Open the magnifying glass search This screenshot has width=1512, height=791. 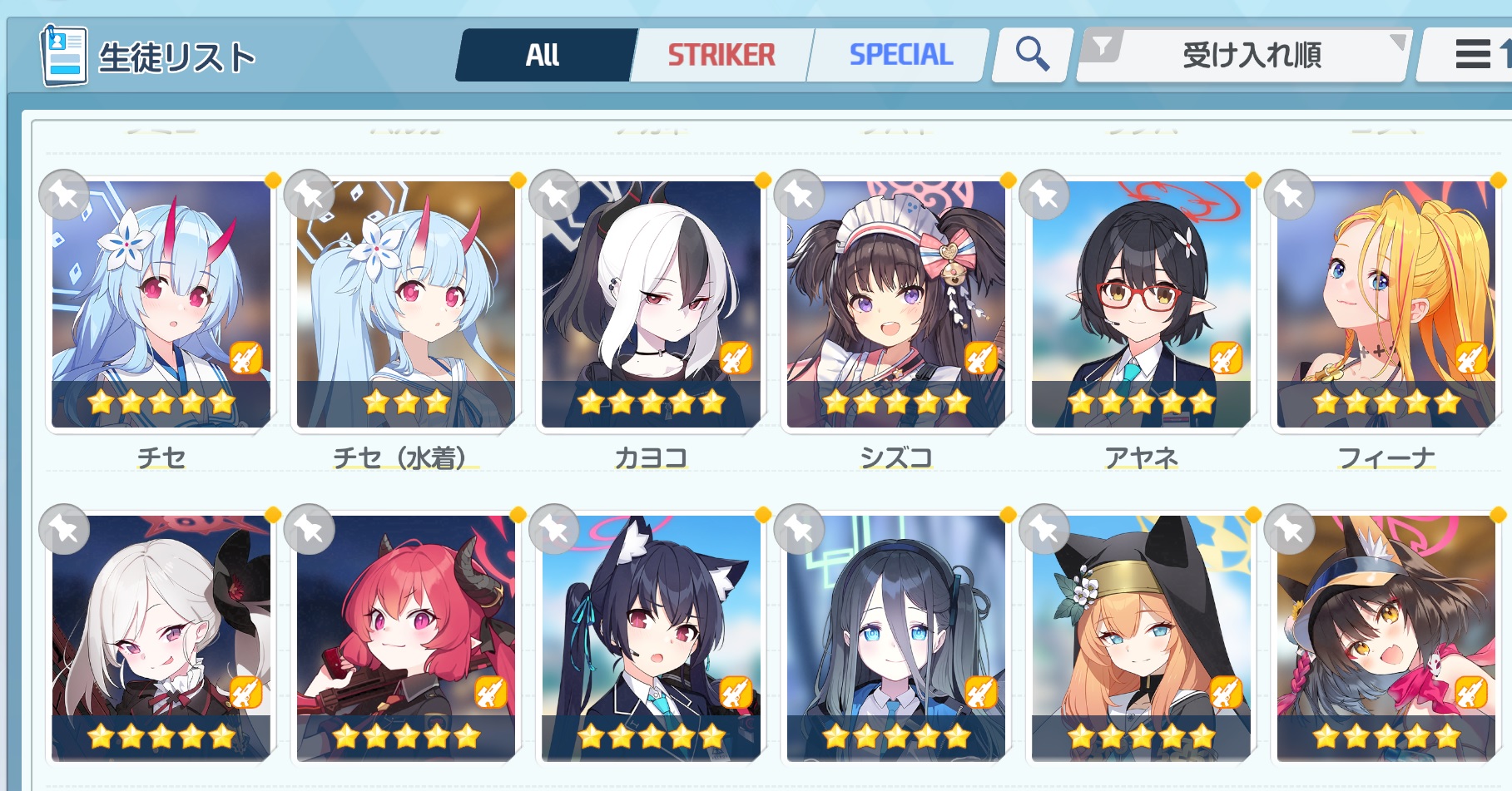click(1032, 55)
